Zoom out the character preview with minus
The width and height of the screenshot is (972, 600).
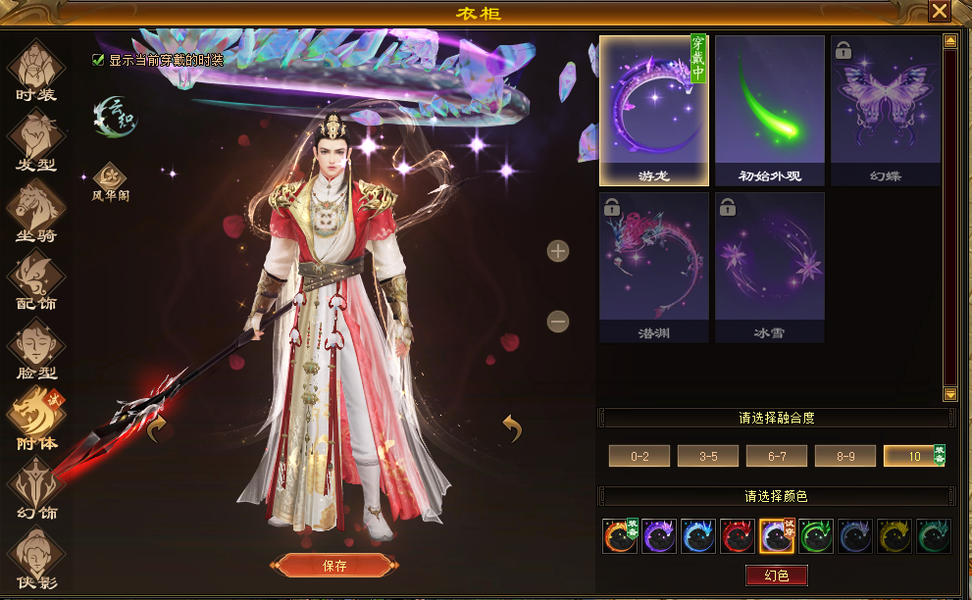pos(558,321)
